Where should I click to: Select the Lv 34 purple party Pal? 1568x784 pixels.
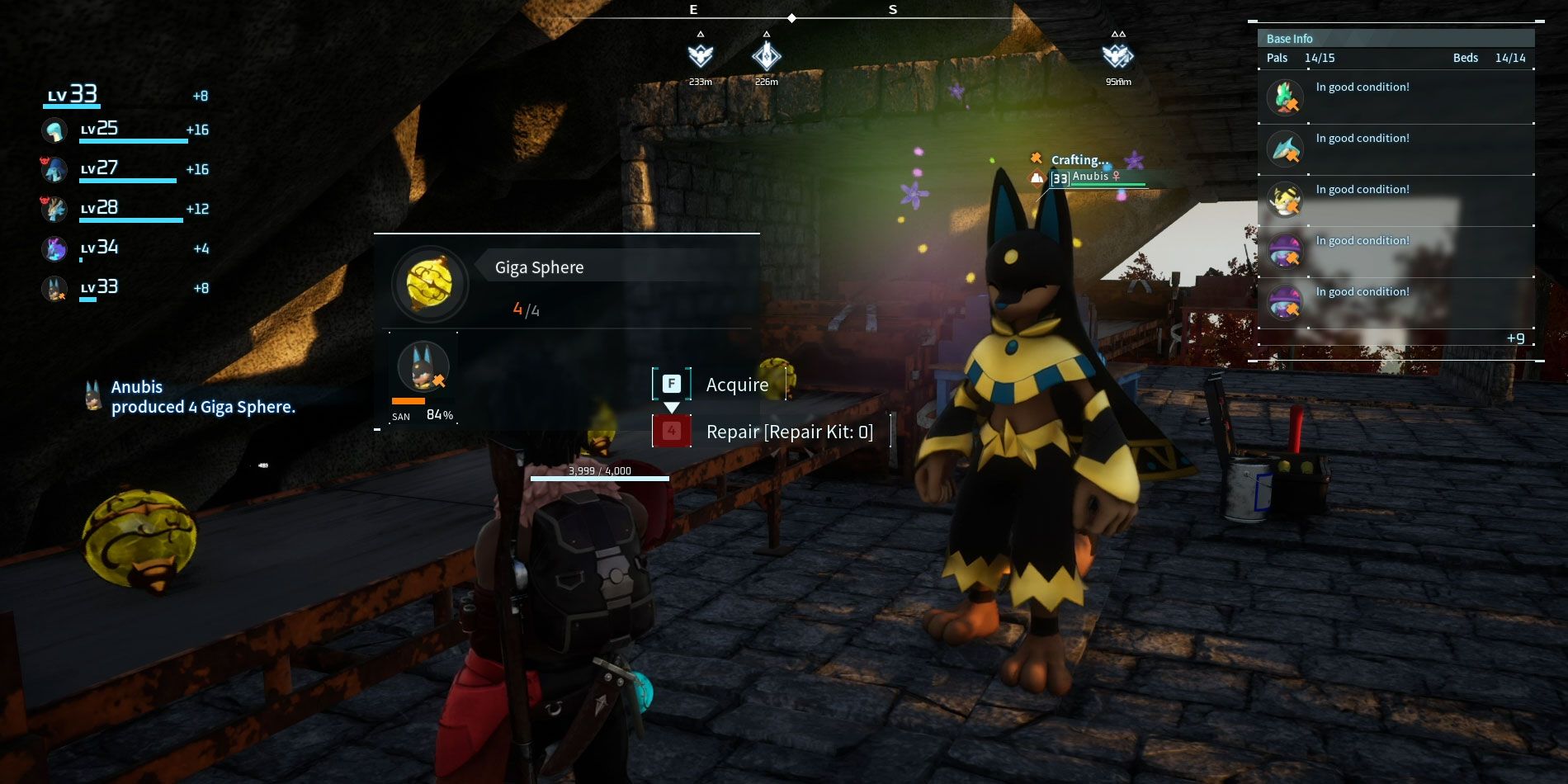point(55,248)
